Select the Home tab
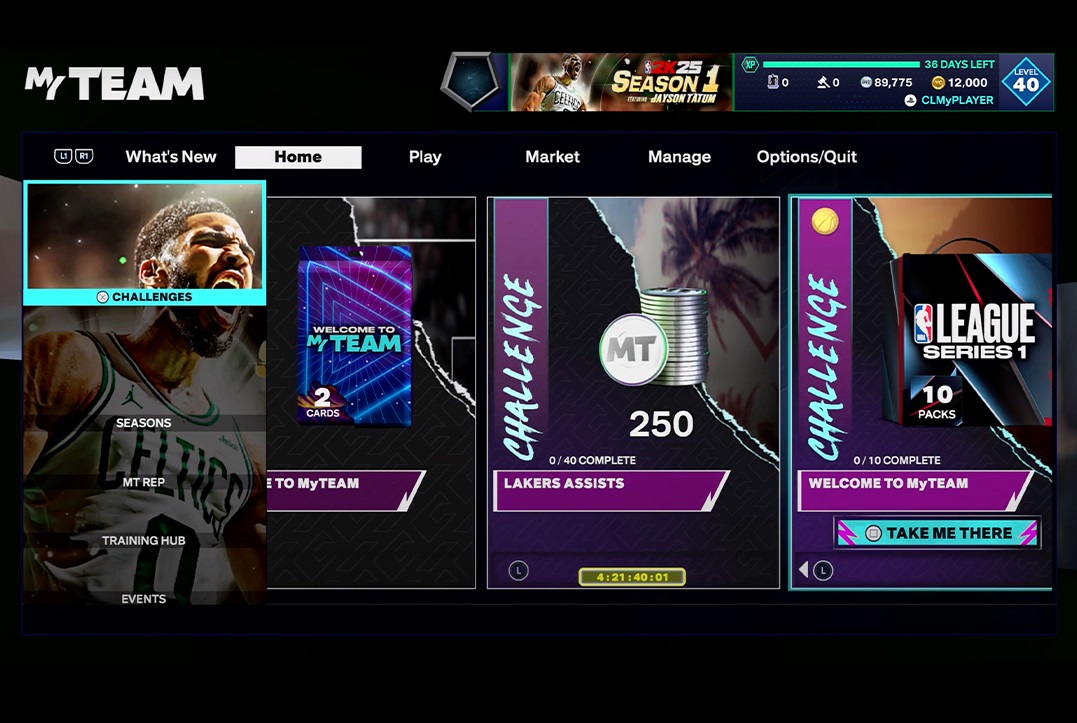Screen dimensions: 1077x723 [298, 157]
